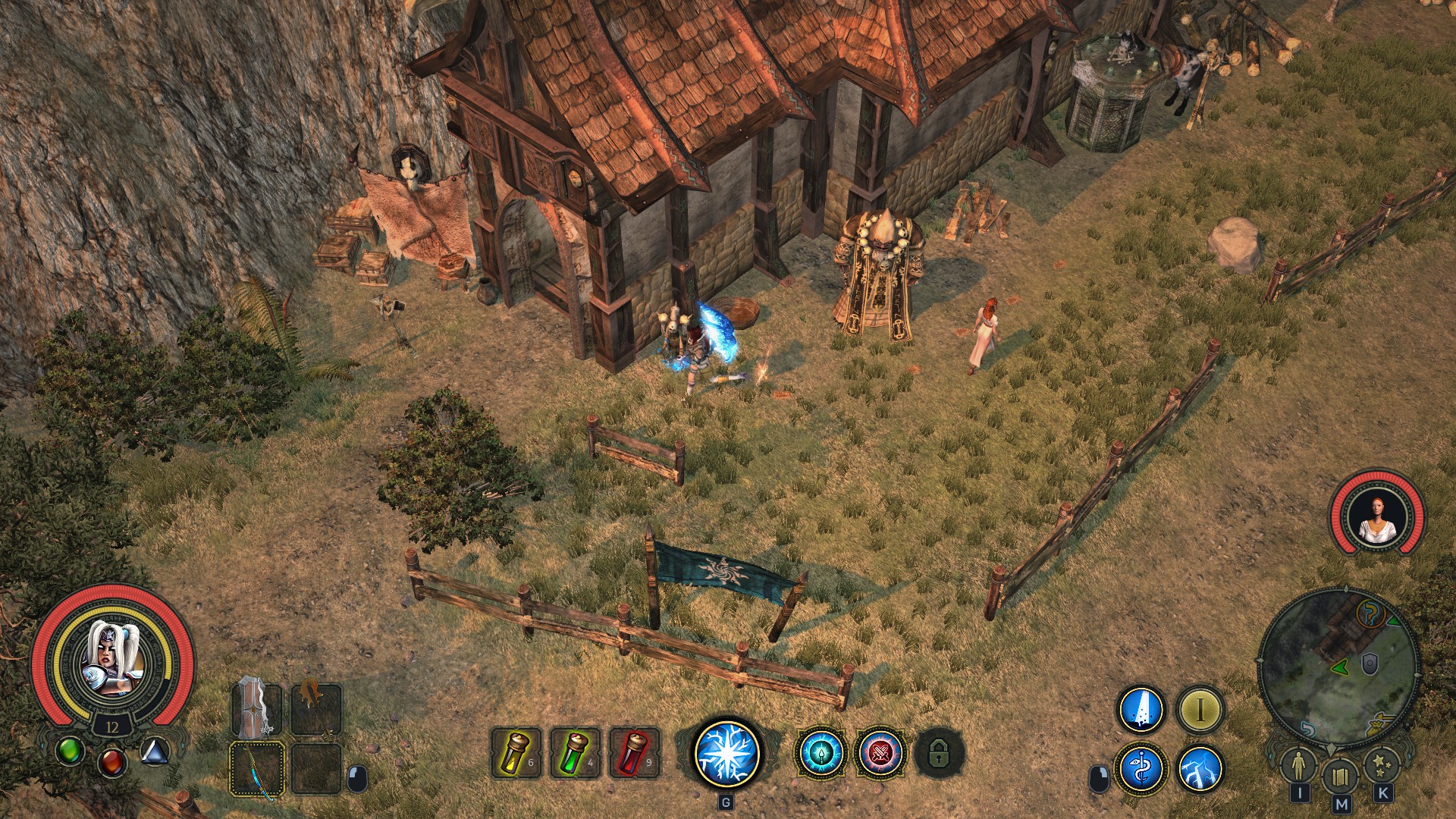Activate the red crossed swords buff
The width and height of the screenshot is (1456, 819).
880,753
